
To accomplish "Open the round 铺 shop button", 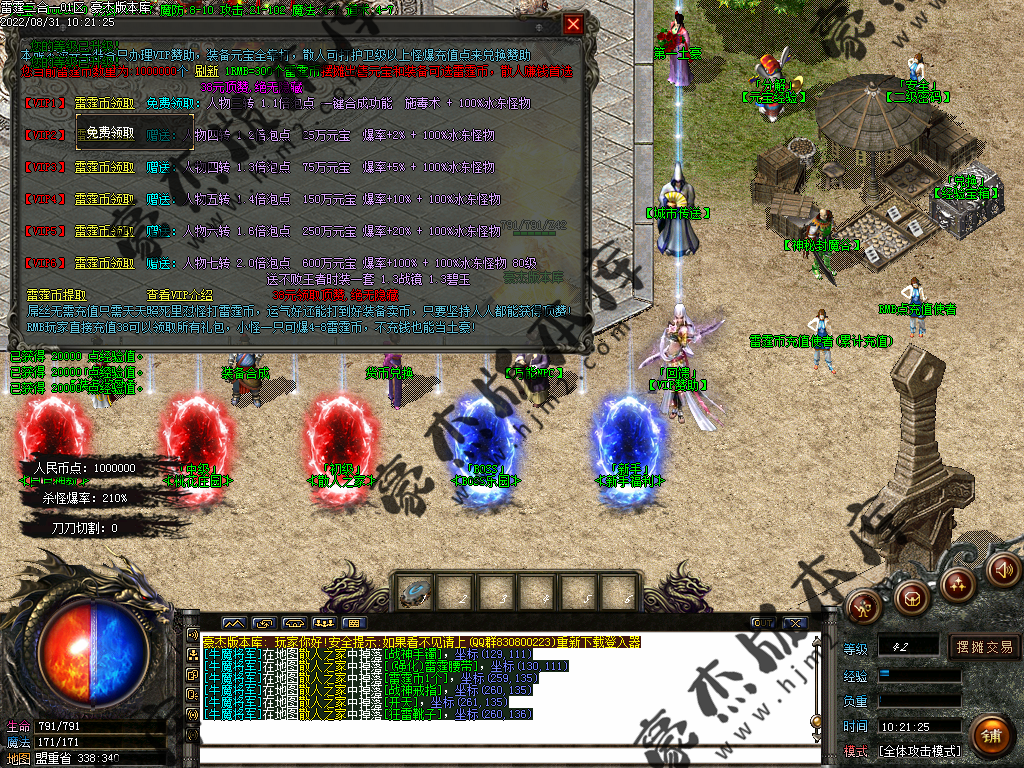I will (990, 736).
